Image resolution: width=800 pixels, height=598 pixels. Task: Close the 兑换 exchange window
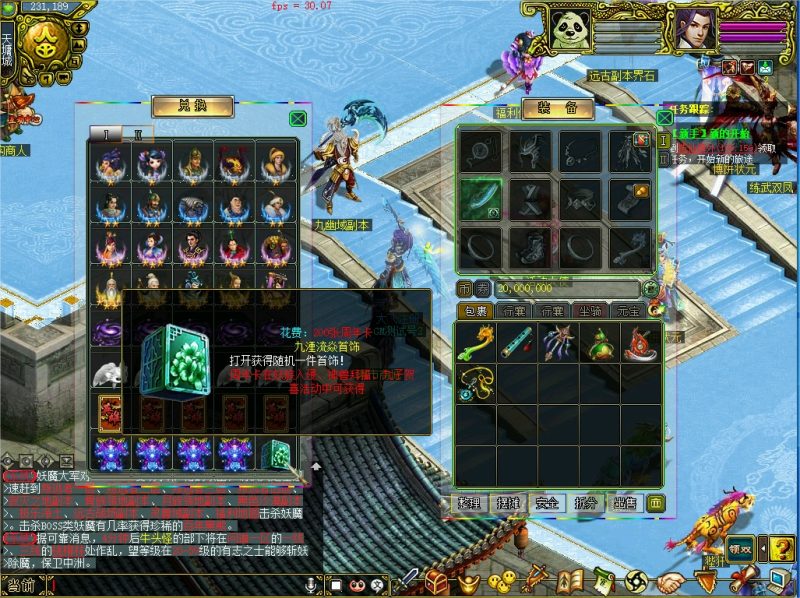tap(297, 118)
